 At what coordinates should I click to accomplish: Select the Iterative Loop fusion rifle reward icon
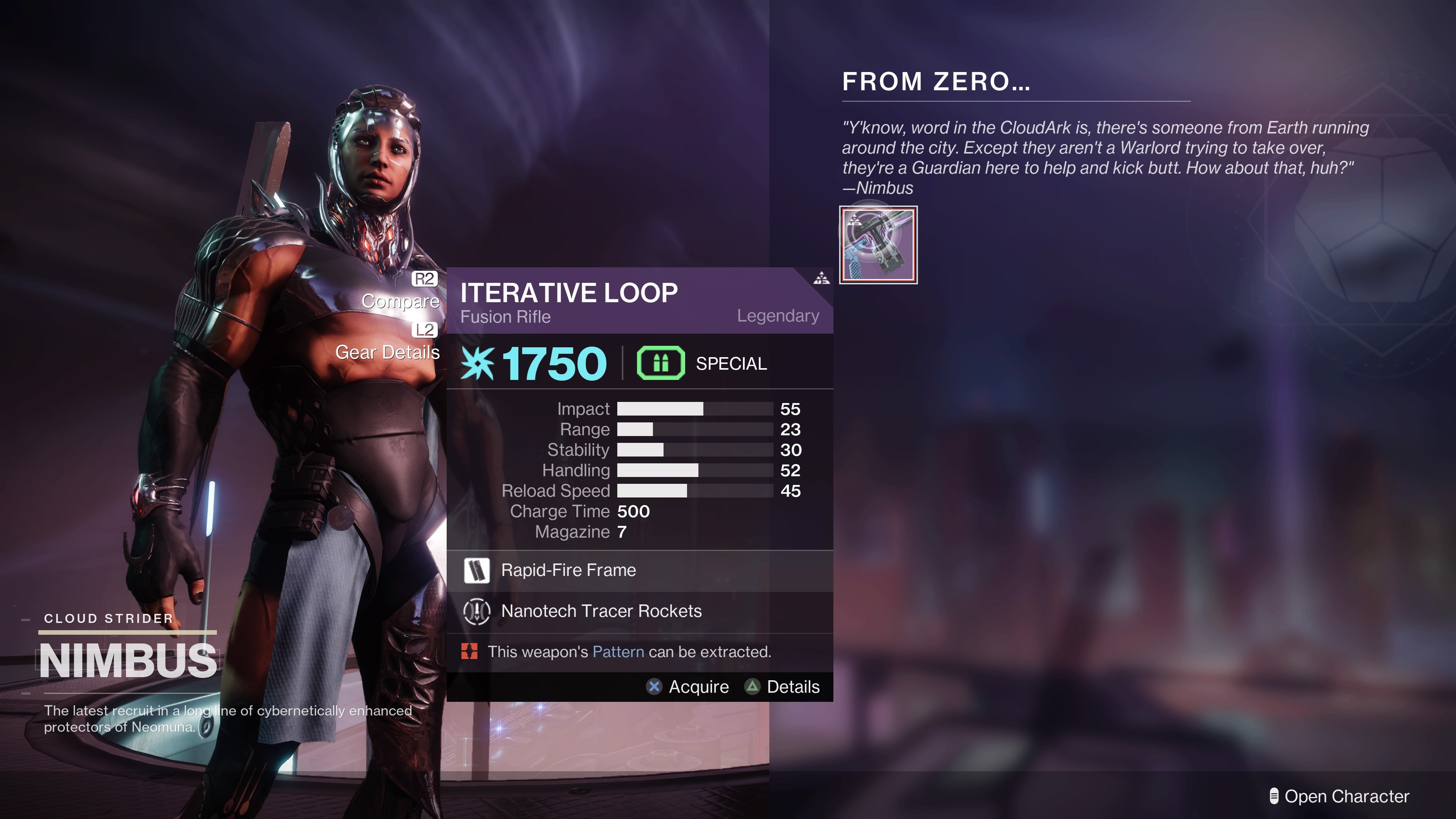pos(879,245)
